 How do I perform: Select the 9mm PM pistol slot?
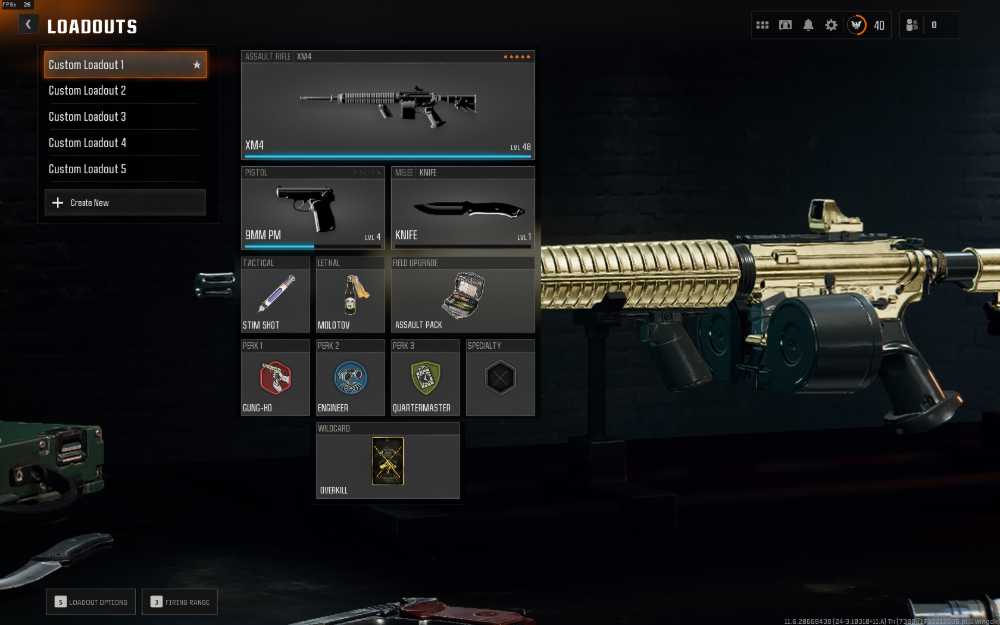click(313, 208)
